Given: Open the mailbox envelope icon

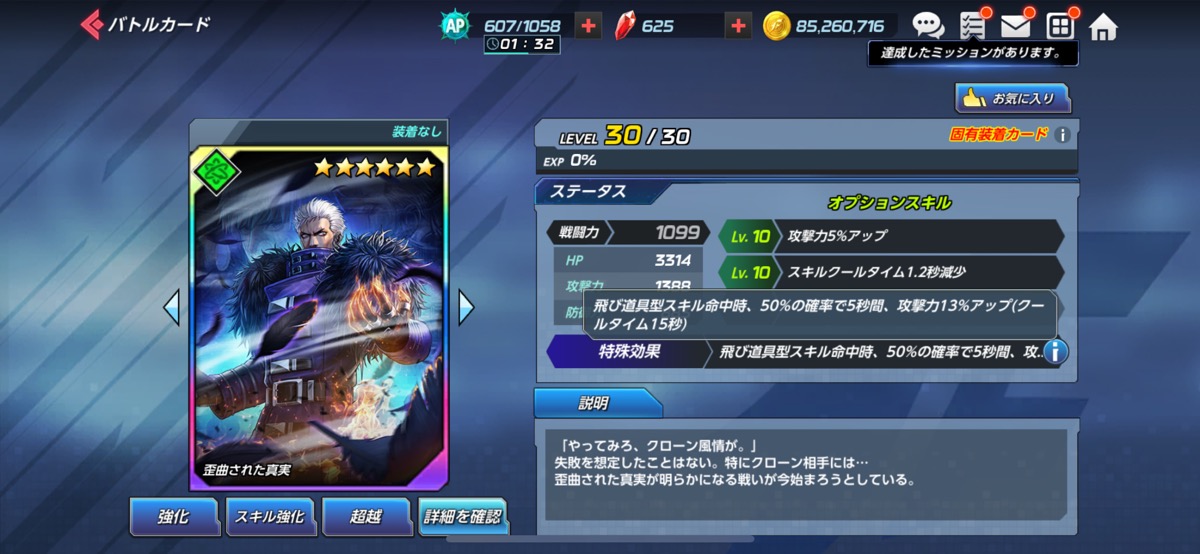Looking at the screenshot, I should point(1016,26).
